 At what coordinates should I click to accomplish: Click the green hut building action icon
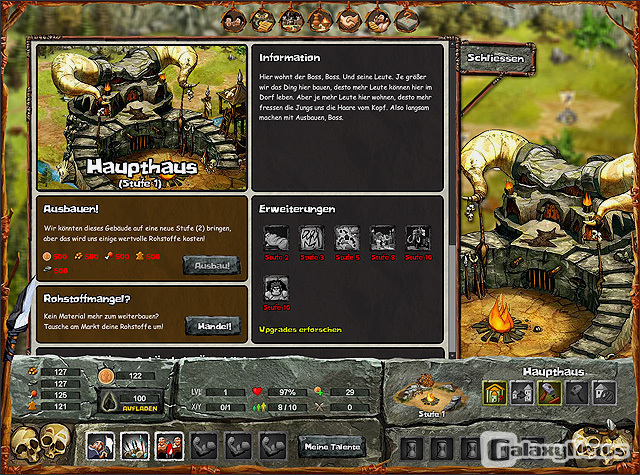pos(495,393)
